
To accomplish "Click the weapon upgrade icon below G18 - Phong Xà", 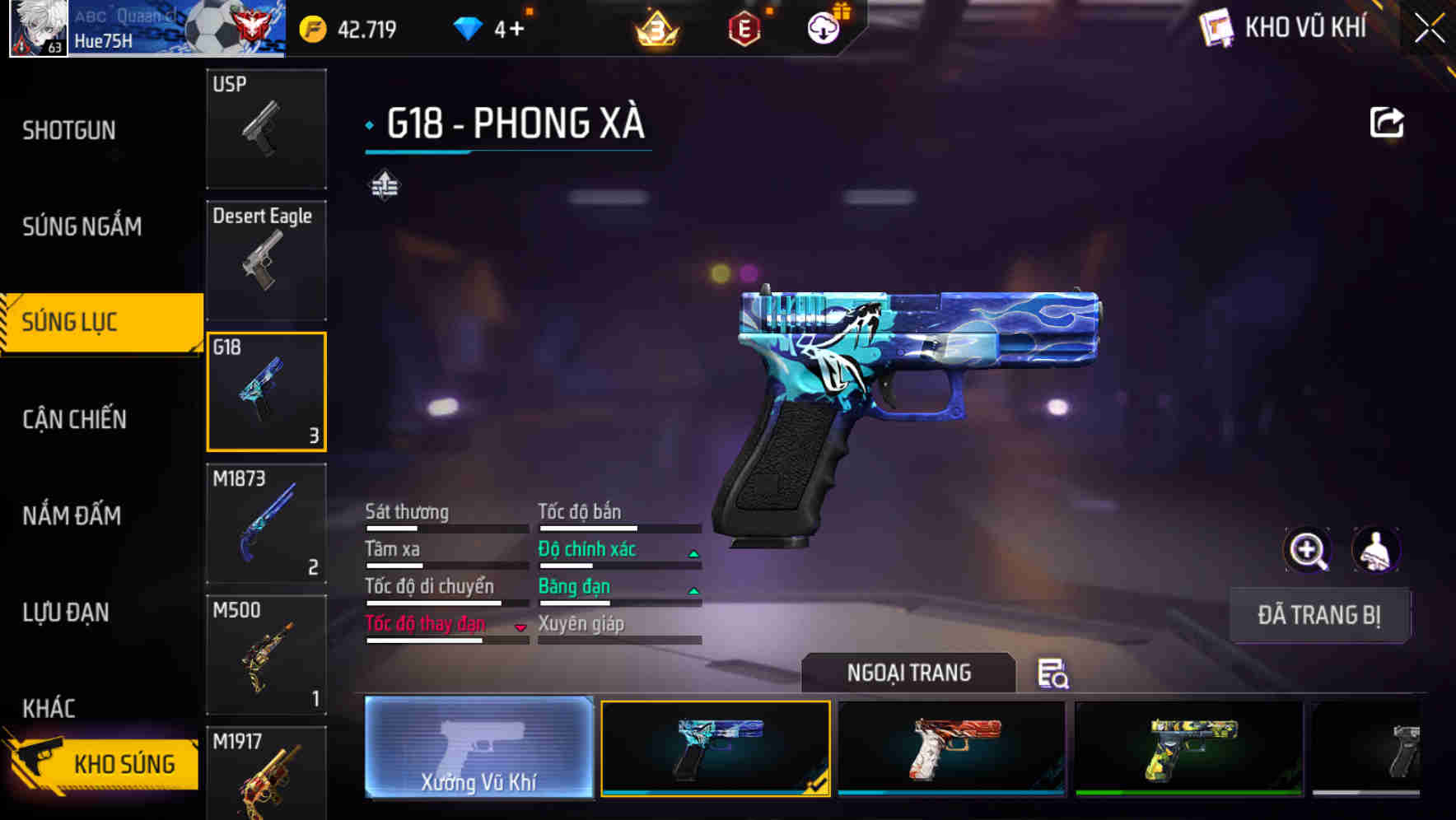I will (x=385, y=186).
